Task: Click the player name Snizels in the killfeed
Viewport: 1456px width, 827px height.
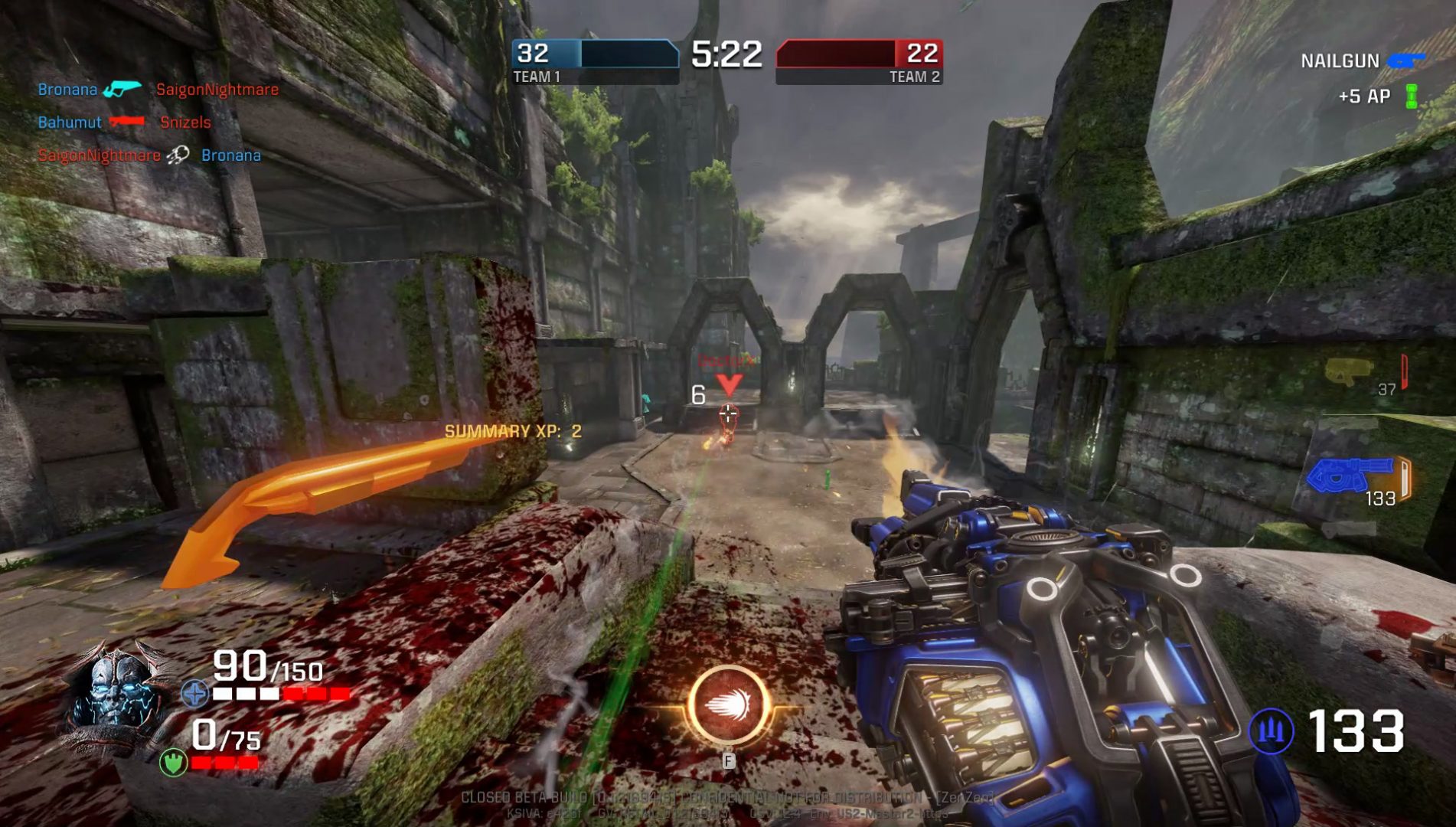Action: pyautogui.click(x=184, y=122)
